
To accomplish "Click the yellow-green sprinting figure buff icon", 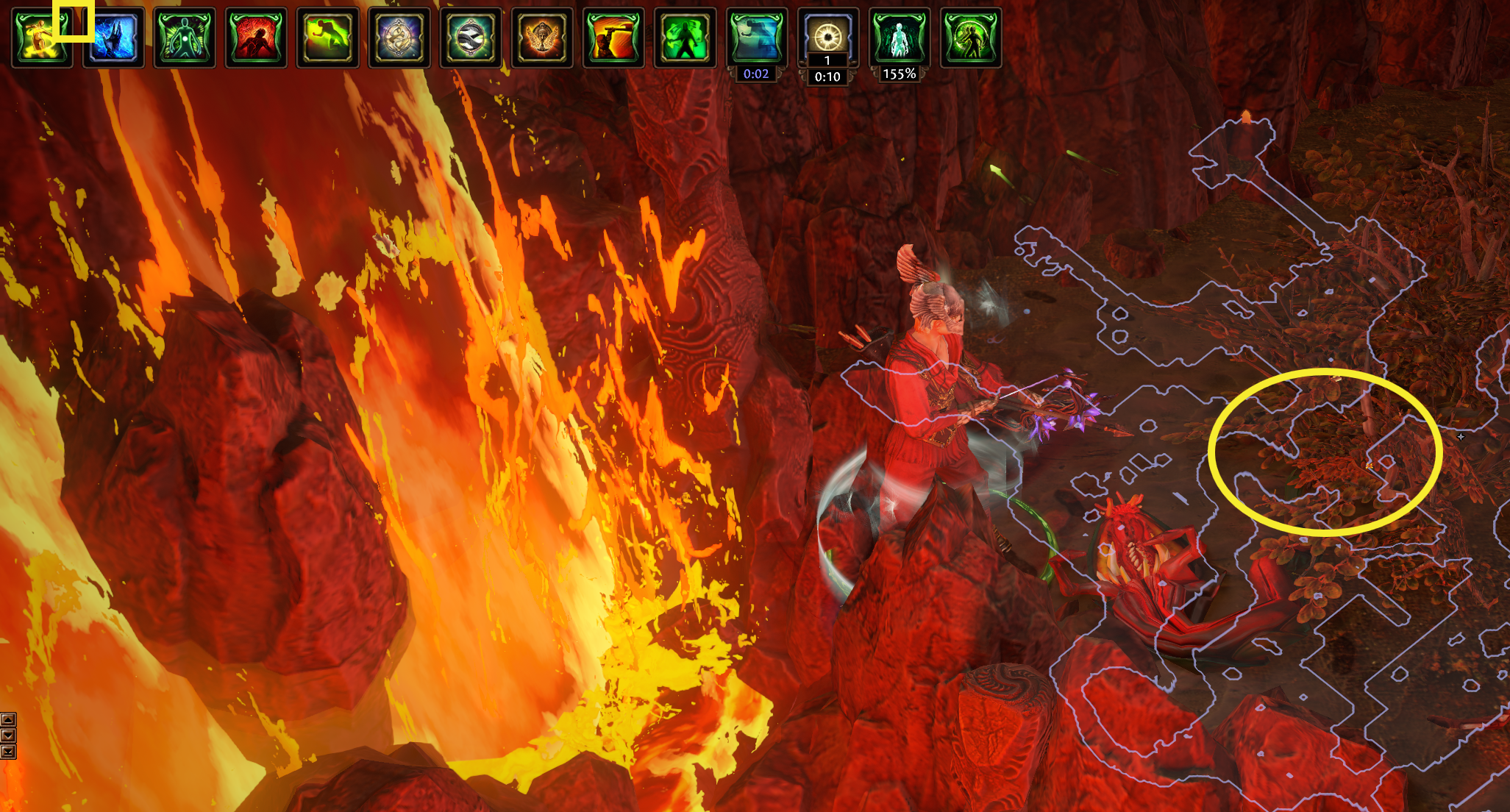I will tap(327, 38).
